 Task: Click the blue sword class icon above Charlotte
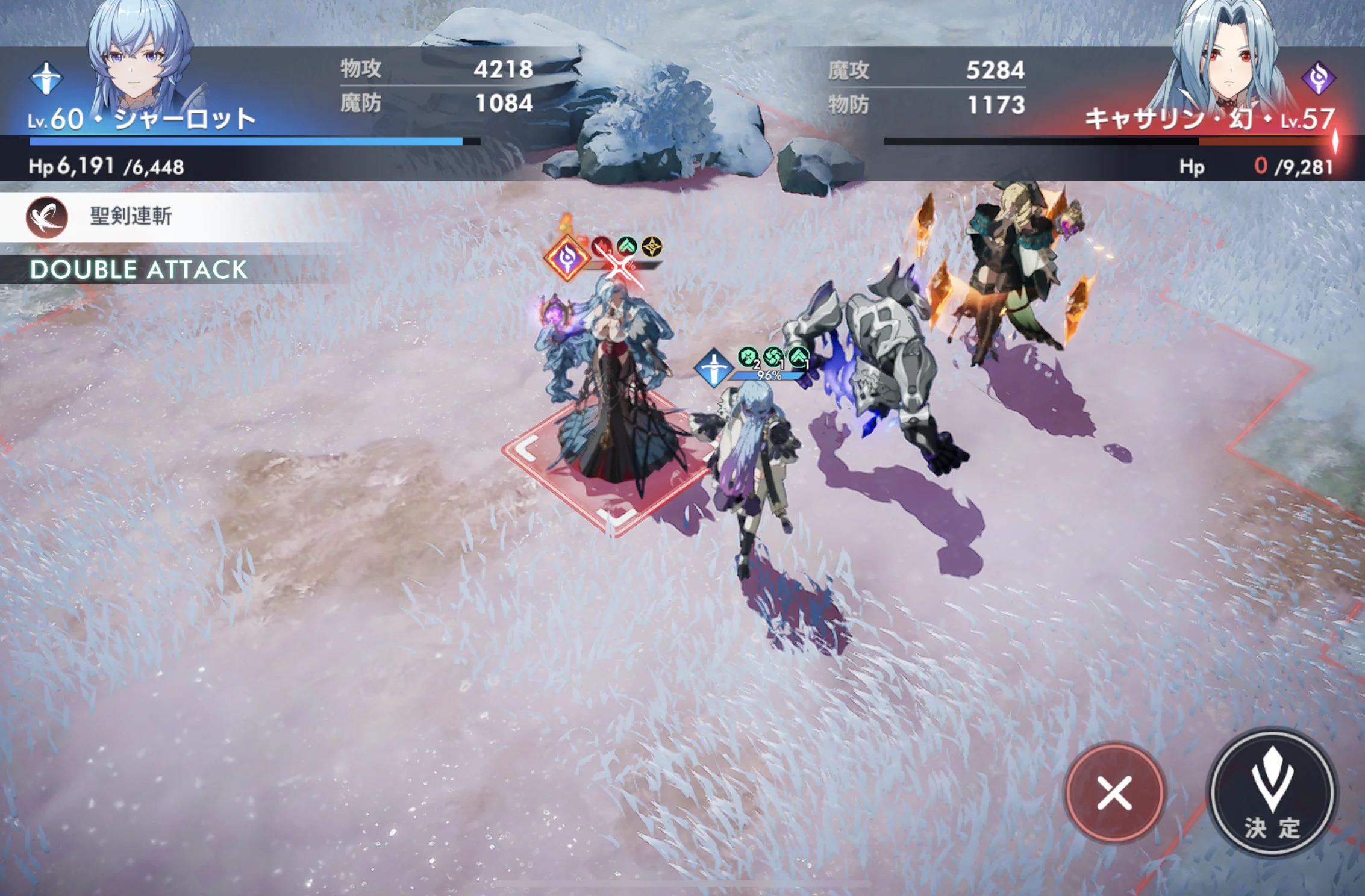coord(713,367)
